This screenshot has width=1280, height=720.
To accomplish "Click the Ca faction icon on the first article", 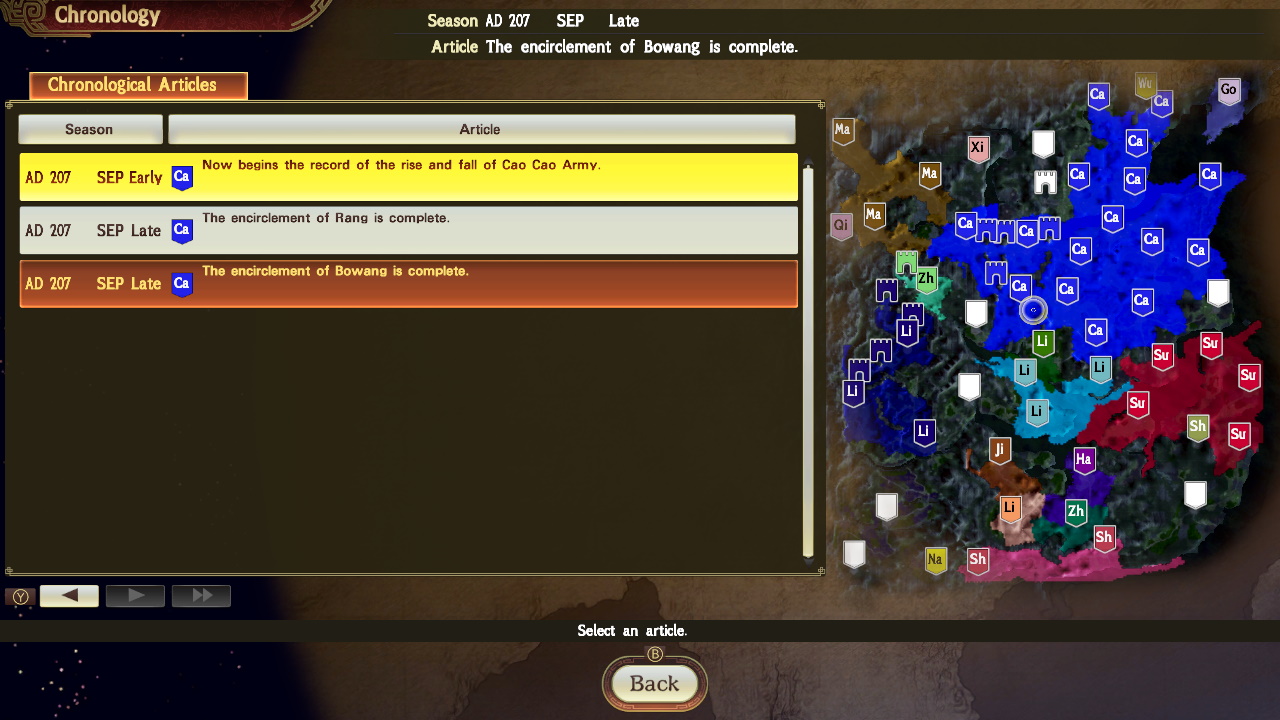I will point(182,177).
